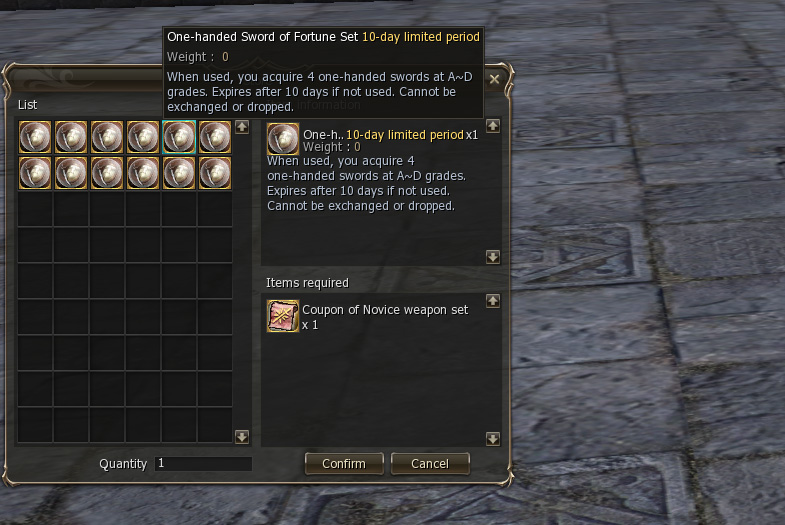
Task: Select the cyan-highlighted item in the List grid
Action: (179, 137)
